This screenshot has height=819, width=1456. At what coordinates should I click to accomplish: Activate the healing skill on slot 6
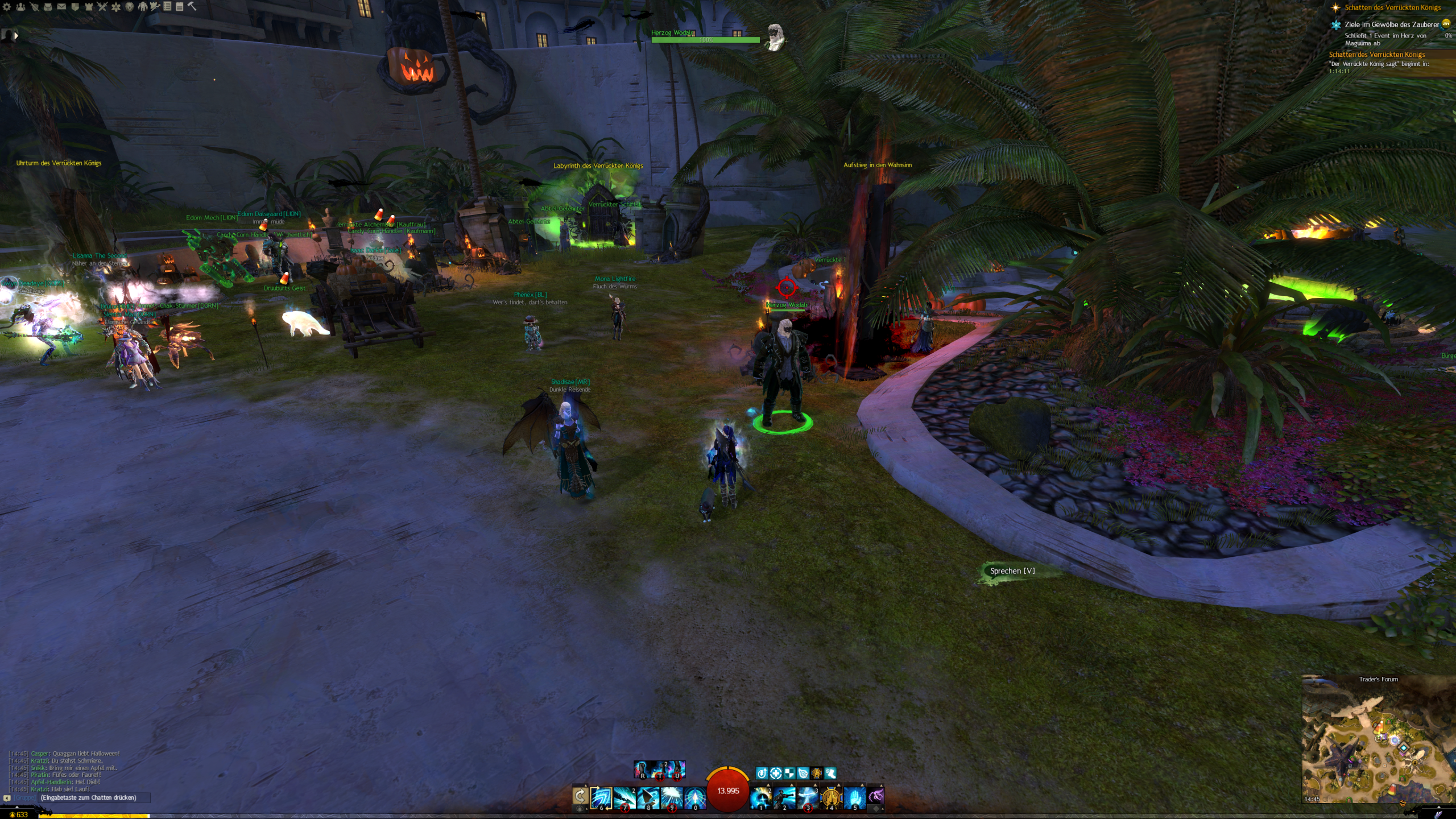pyautogui.click(x=601, y=797)
